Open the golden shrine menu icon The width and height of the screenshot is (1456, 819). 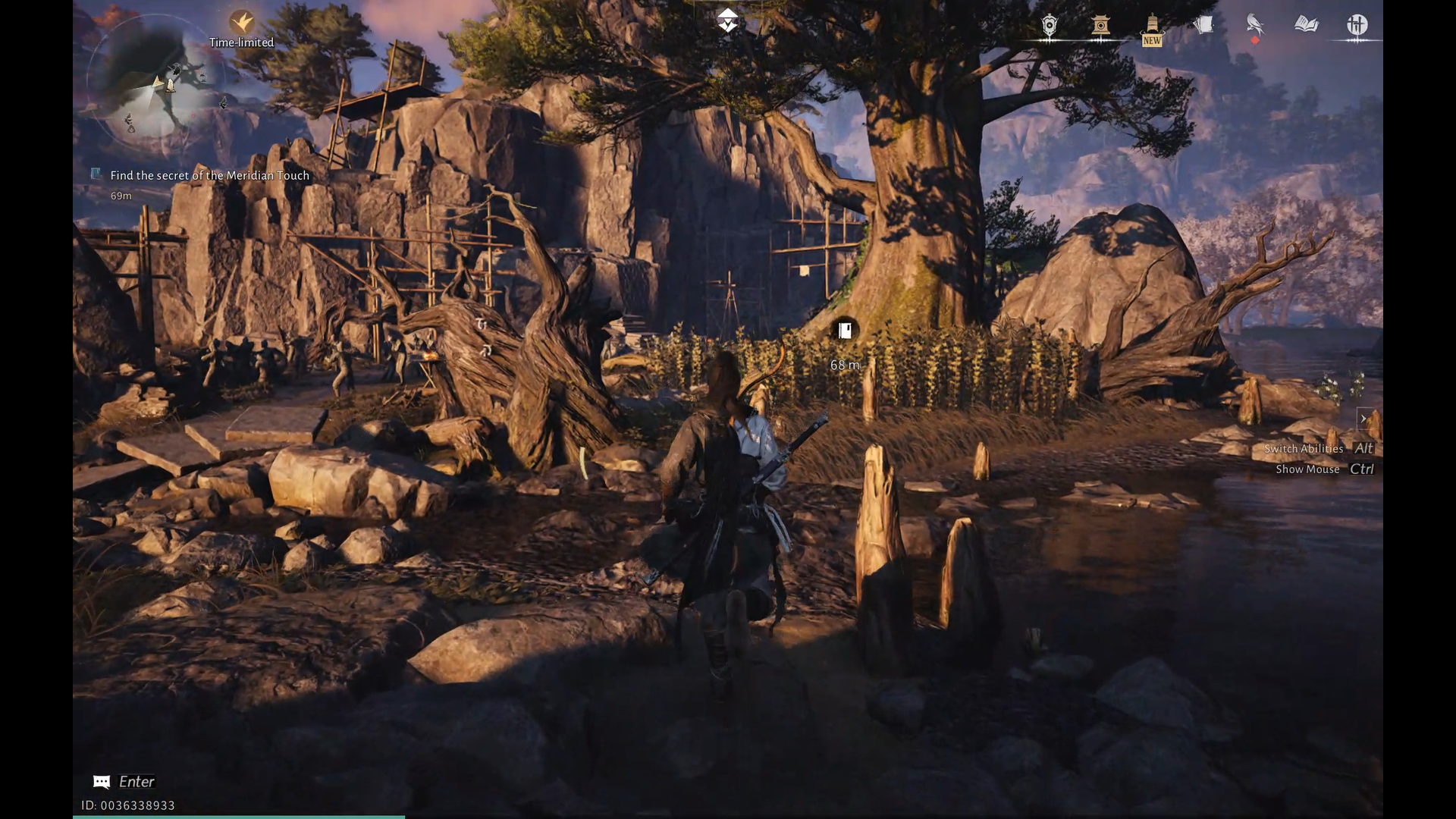coord(1101,26)
